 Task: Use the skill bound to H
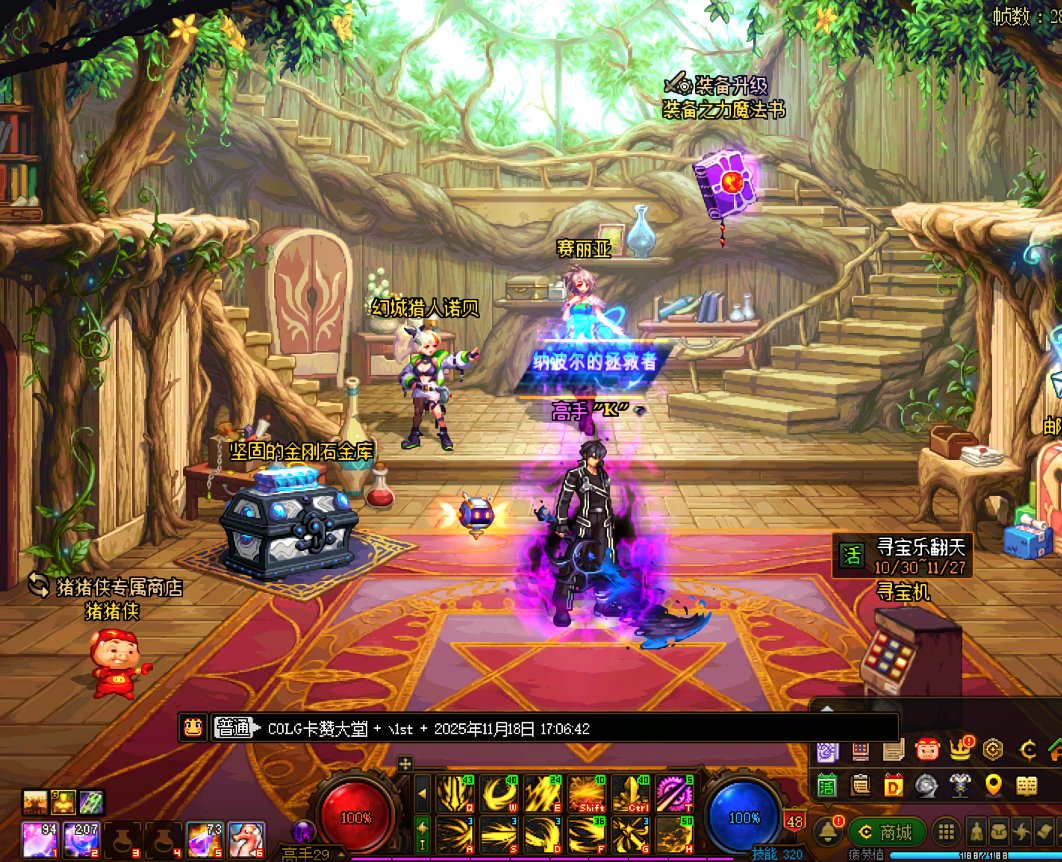click(x=675, y=834)
